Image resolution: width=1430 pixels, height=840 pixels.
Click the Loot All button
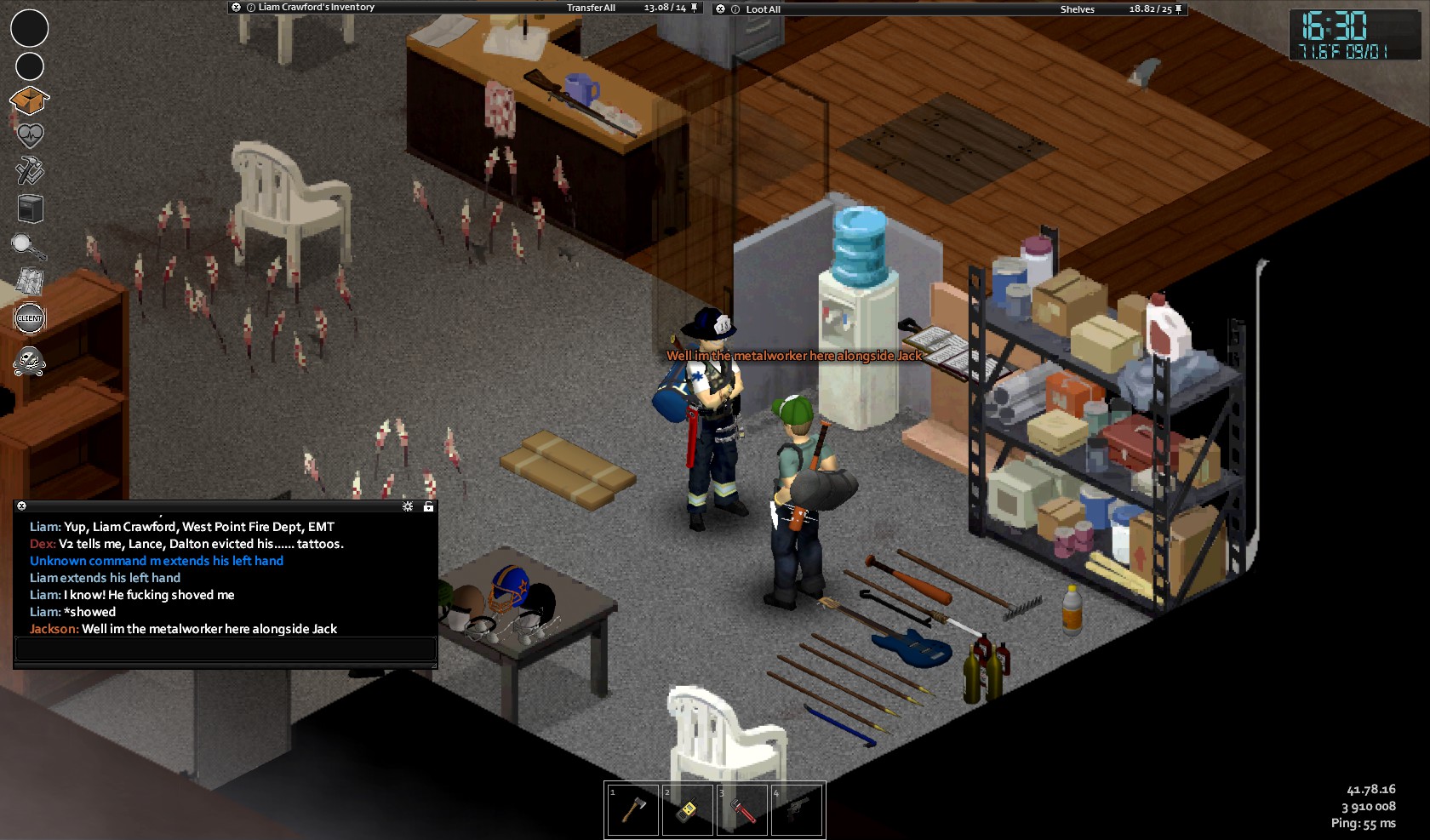tap(763, 9)
